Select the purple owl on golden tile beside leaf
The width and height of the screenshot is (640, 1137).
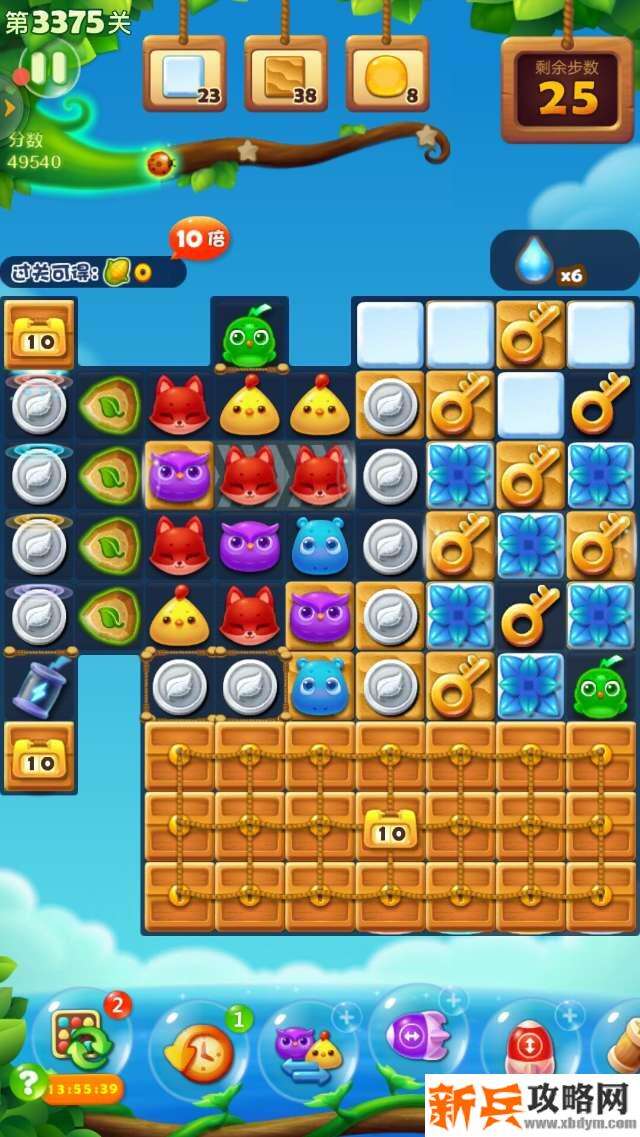pyautogui.click(x=179, y=475)
